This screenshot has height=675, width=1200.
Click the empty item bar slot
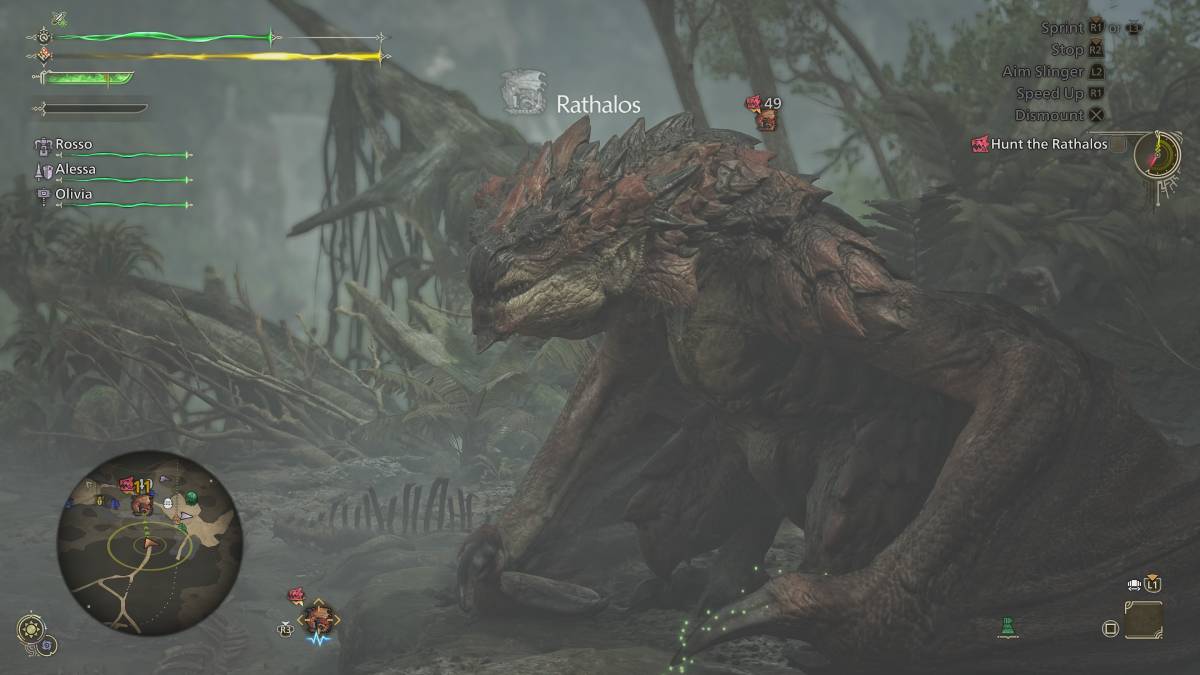[1143, 620]
